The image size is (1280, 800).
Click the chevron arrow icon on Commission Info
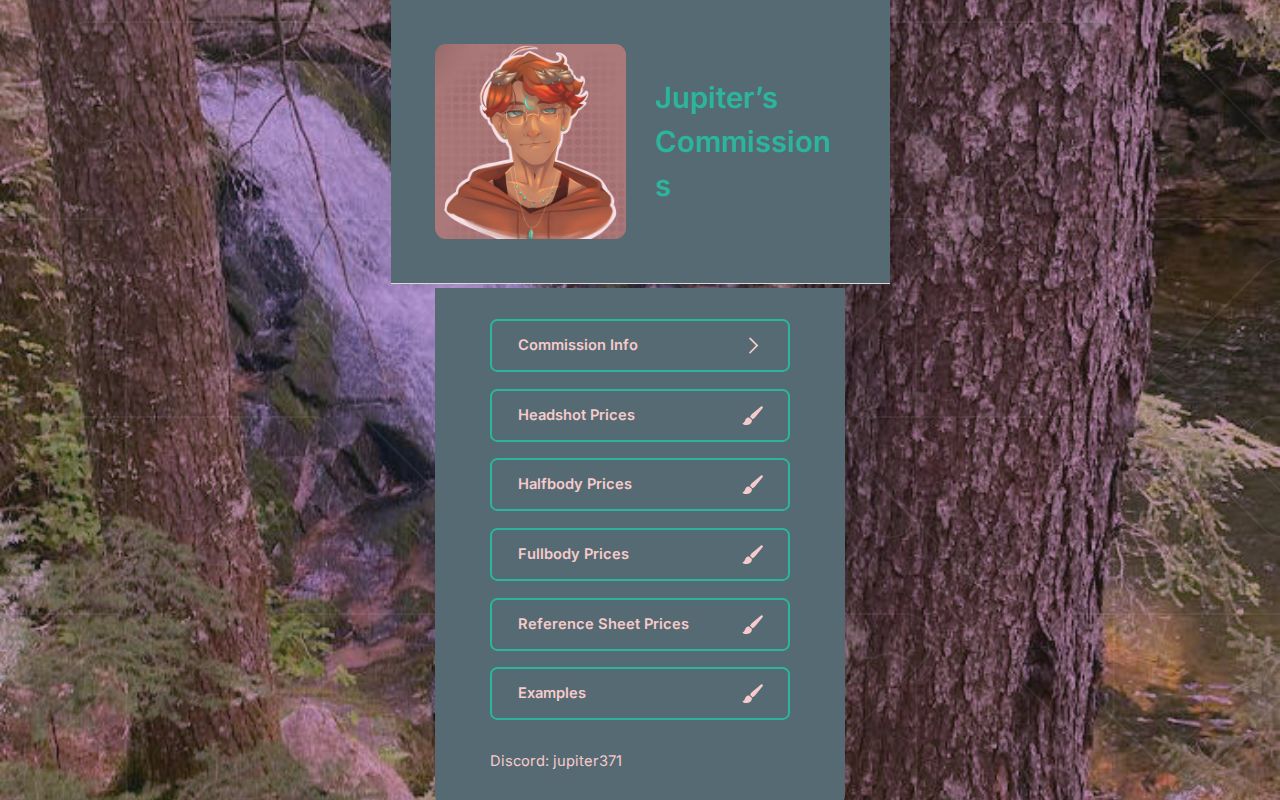[x=754, y=345]
